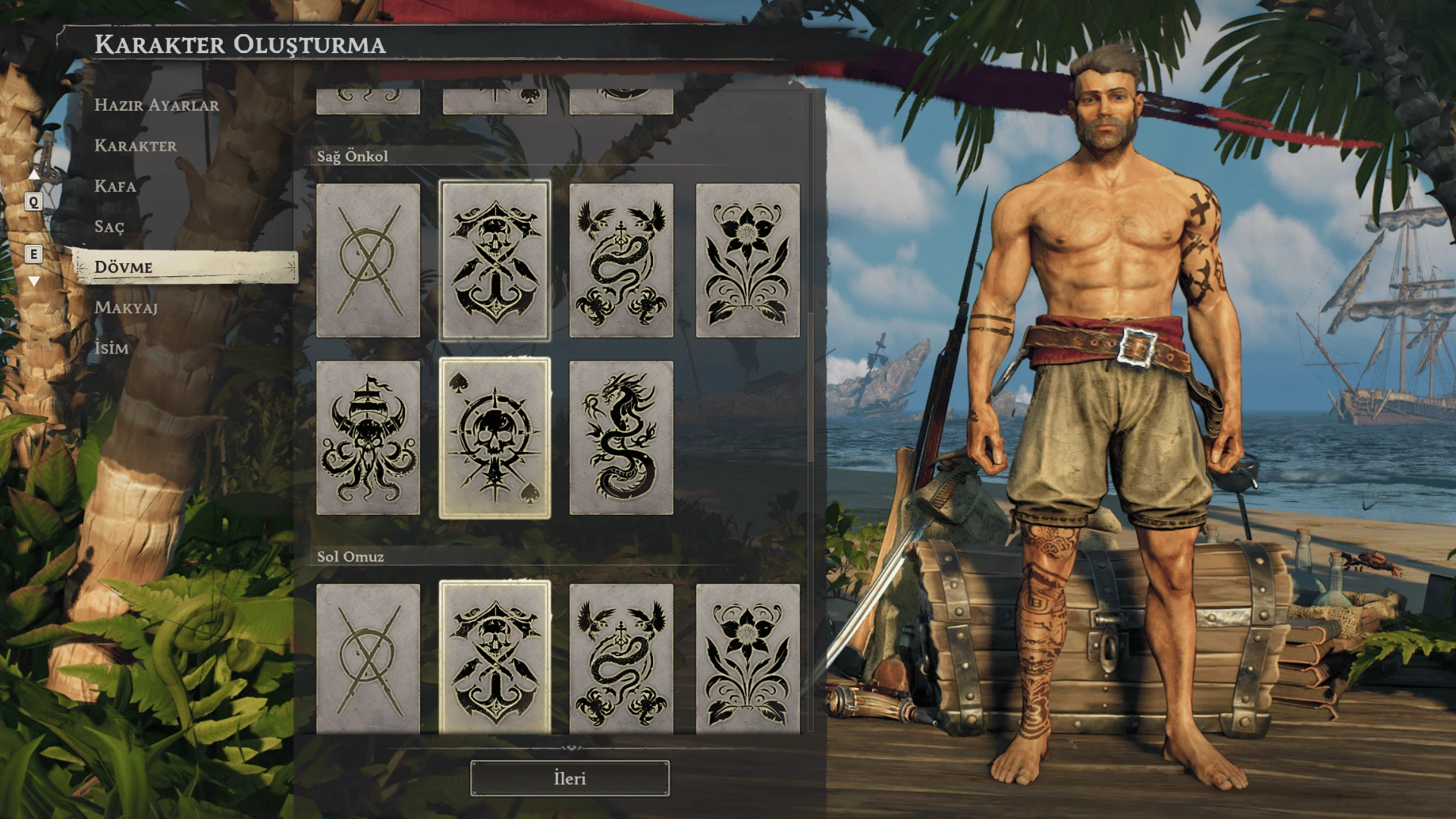1456x819 pixels.
Task: Remove the Sol Omuz tattoo with the empty card
Action: point(368,658)
